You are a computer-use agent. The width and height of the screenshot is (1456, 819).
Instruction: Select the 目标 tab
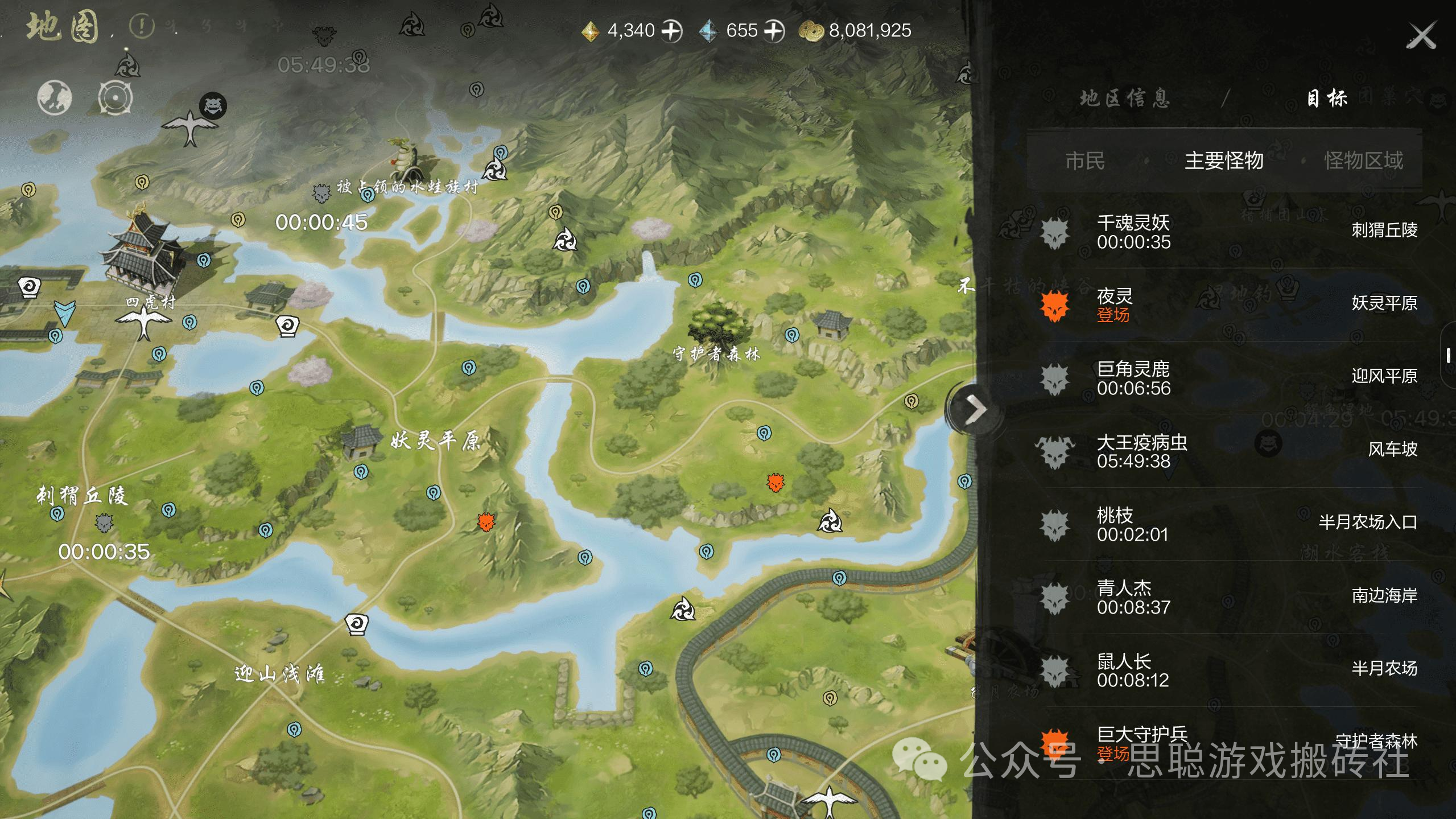coord(1326,99)
